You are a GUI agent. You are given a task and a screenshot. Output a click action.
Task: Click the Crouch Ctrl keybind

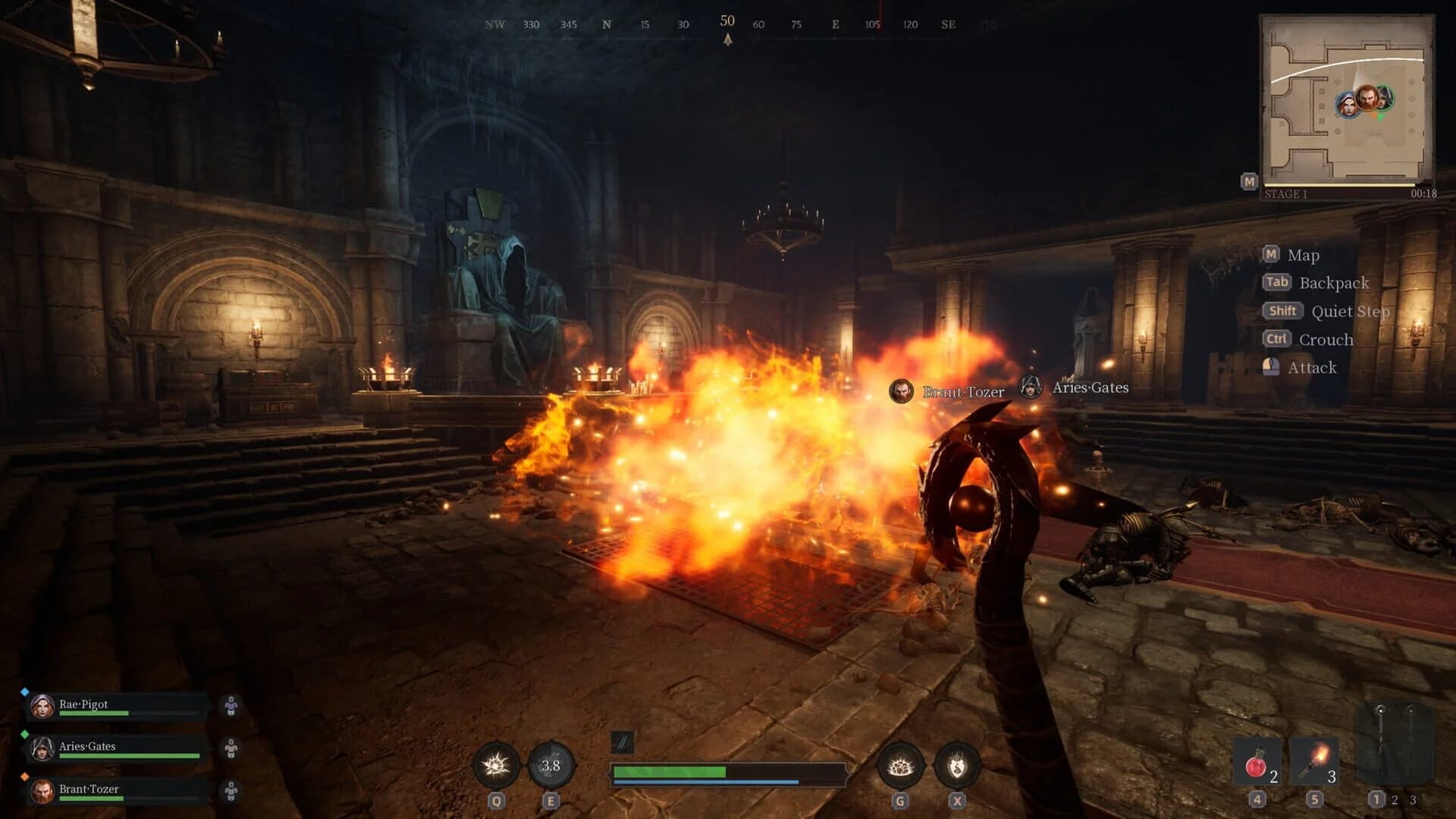tap(1279, 340)
